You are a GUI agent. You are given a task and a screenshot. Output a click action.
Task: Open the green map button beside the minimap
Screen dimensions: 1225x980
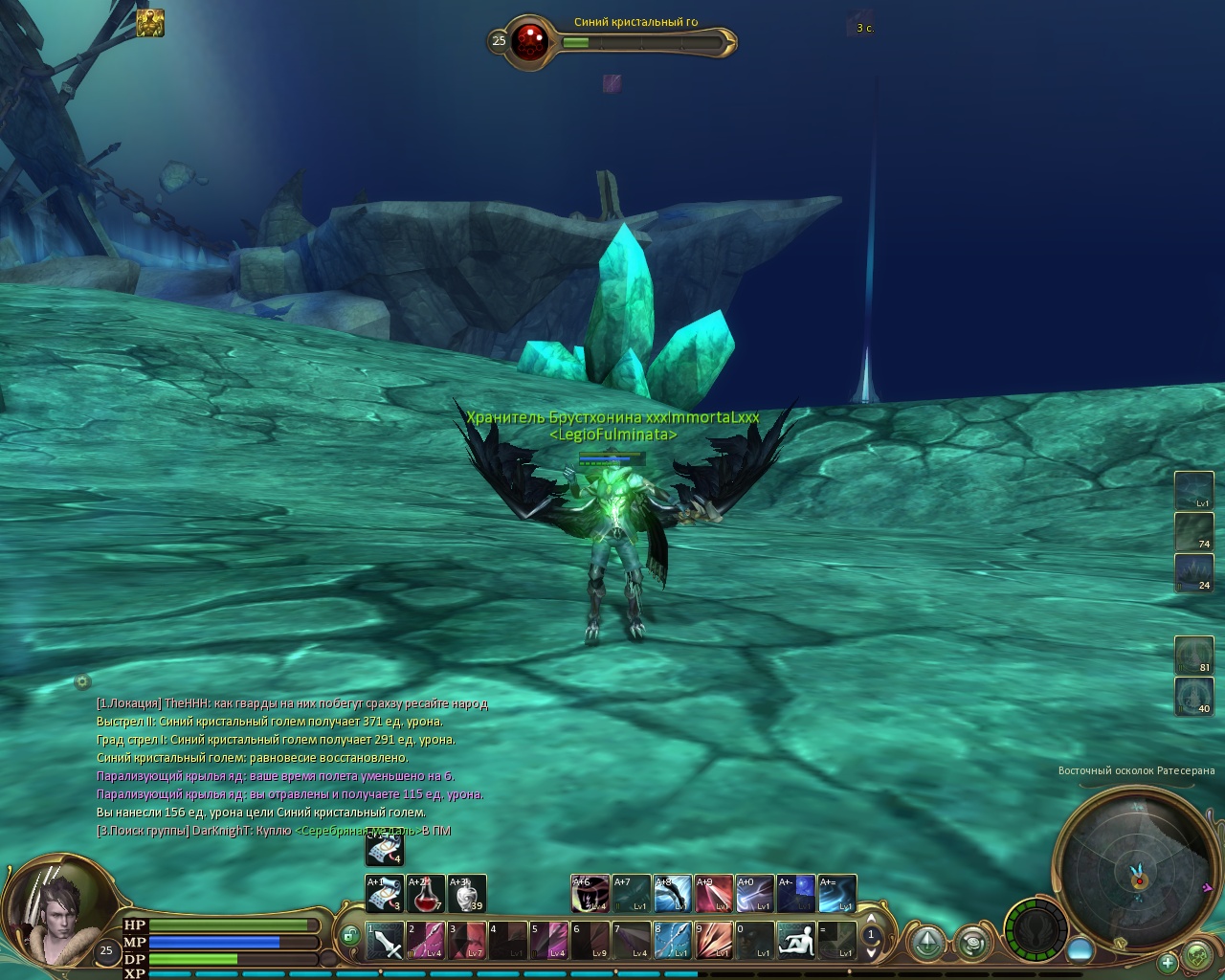[1197, 955]
